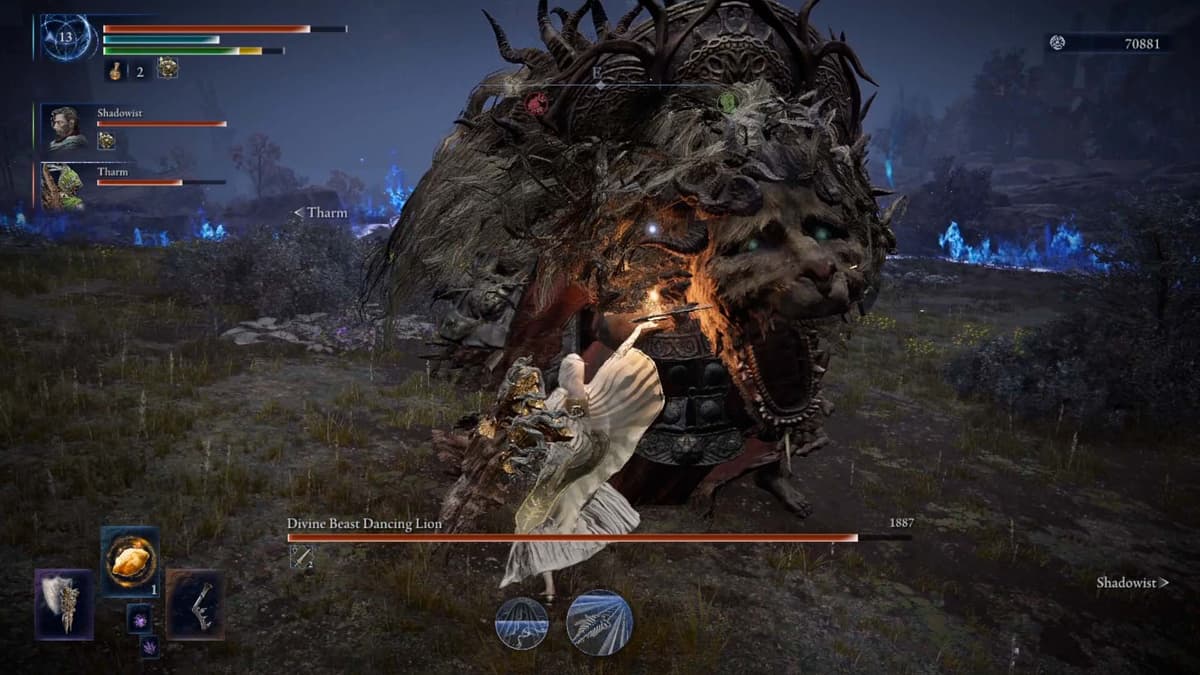Click the red marker on the compass
Image resolution: width=1200 pixels, height=675 pixels.
[537, 103]
